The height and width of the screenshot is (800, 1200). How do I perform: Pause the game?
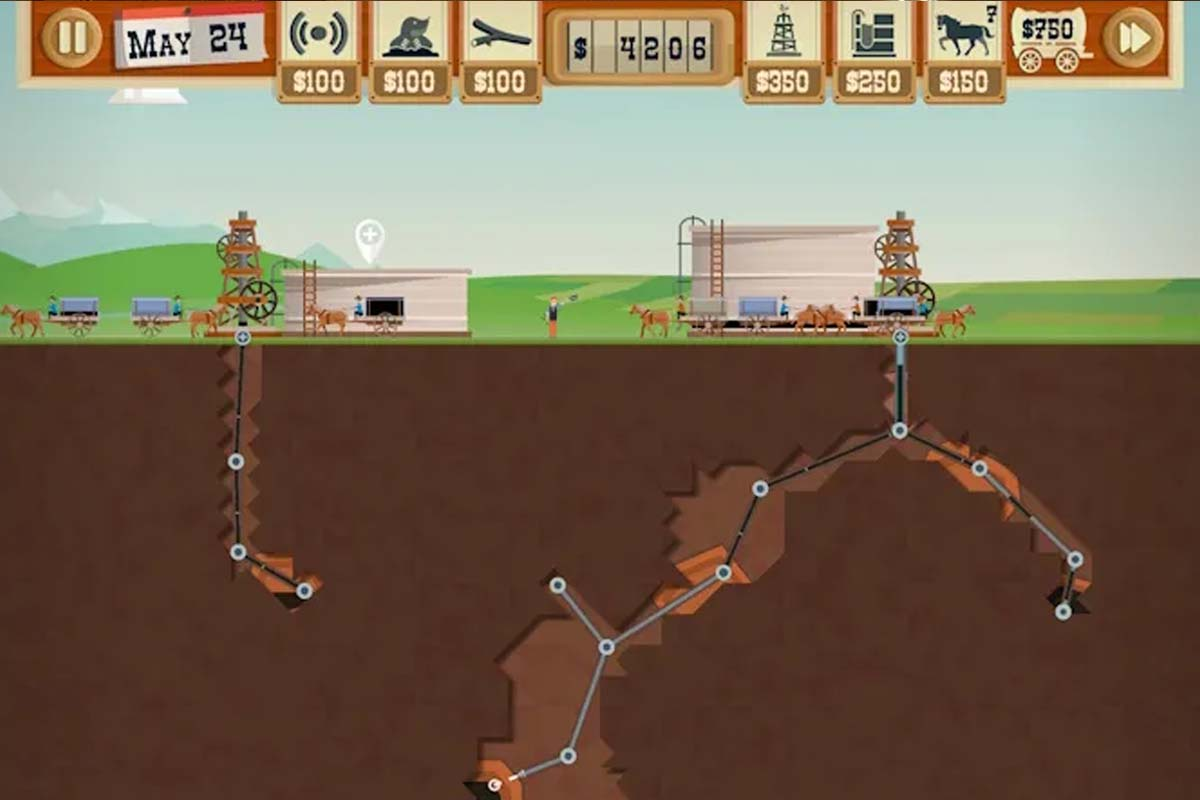(x=71, y=37)
